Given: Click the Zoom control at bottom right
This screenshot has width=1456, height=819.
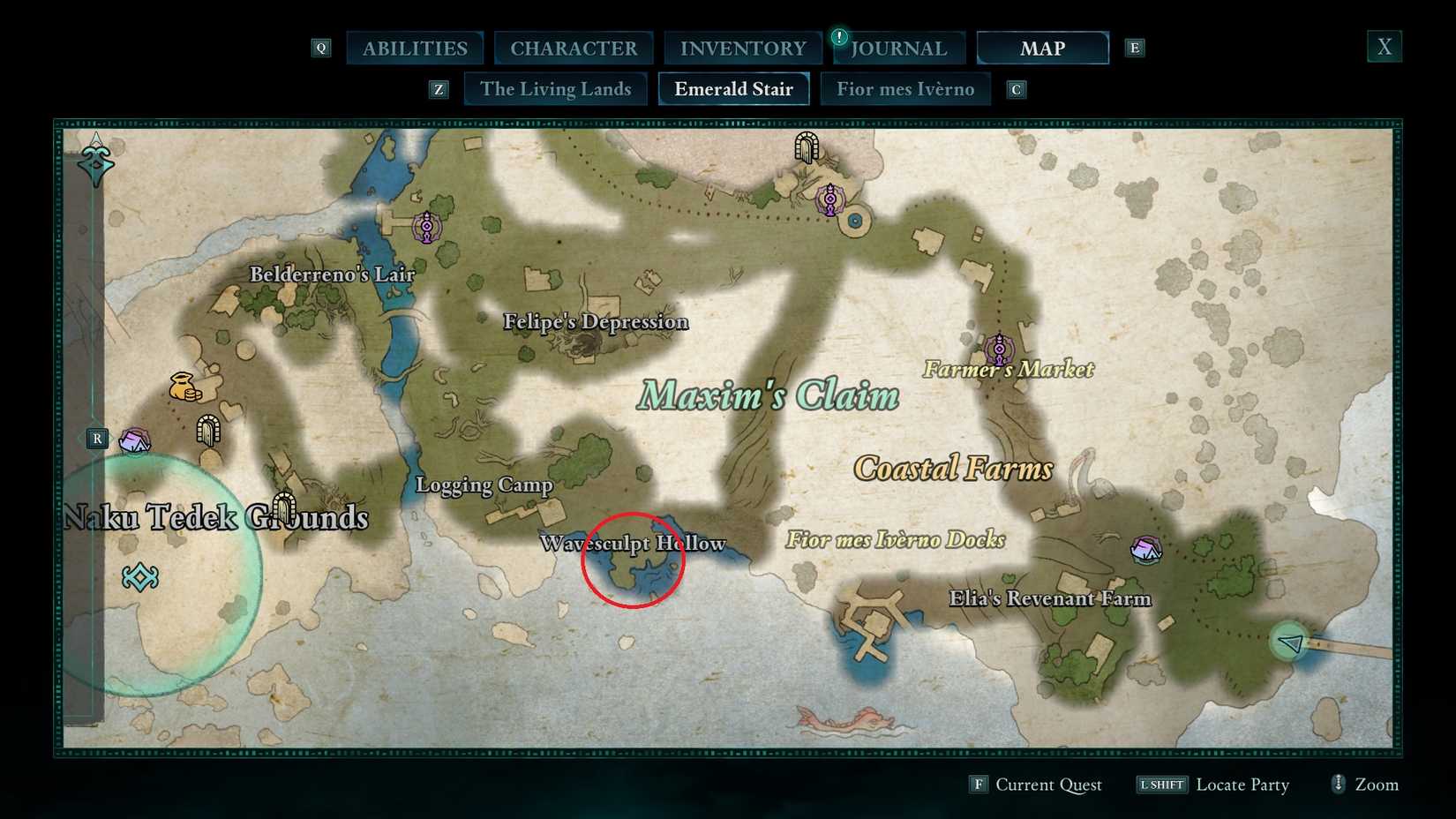Looking at the screenshot, I should pos(1364,785).
